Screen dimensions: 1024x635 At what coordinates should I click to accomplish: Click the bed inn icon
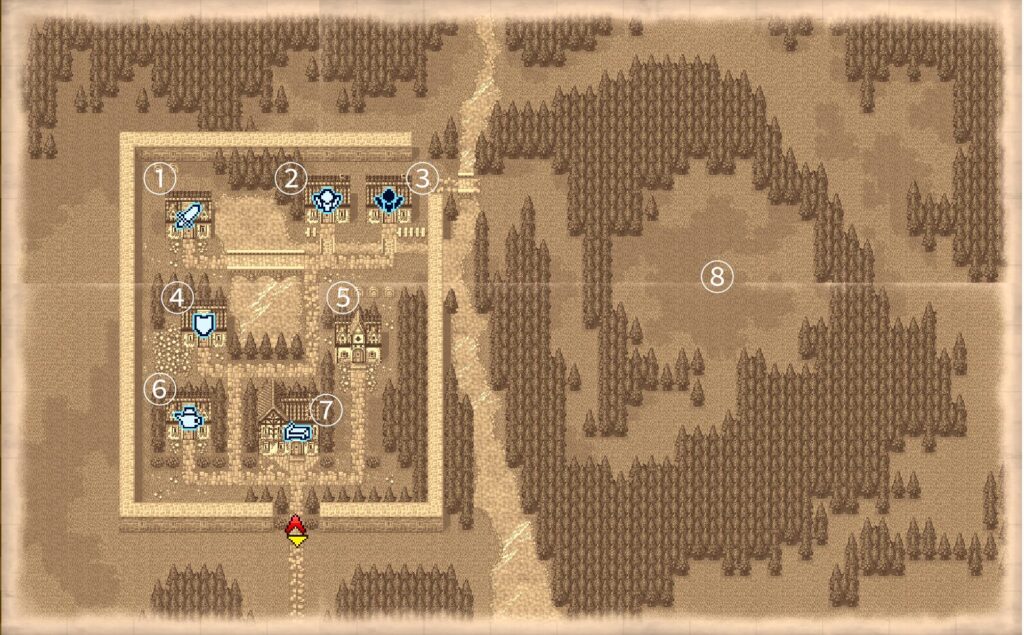tap(299, 432)
